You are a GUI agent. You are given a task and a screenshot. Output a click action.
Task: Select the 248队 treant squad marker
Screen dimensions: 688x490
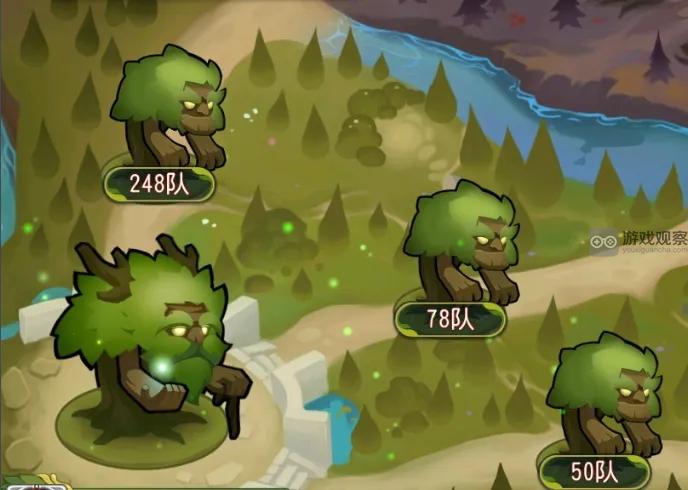coord(160,182)
